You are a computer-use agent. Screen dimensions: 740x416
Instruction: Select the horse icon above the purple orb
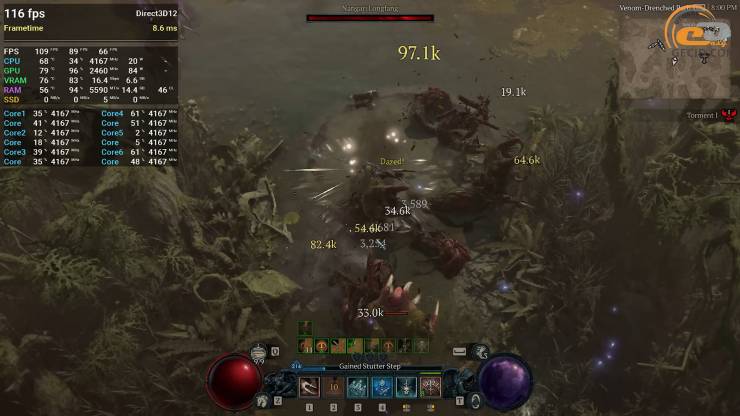click(x=480, y=350)
